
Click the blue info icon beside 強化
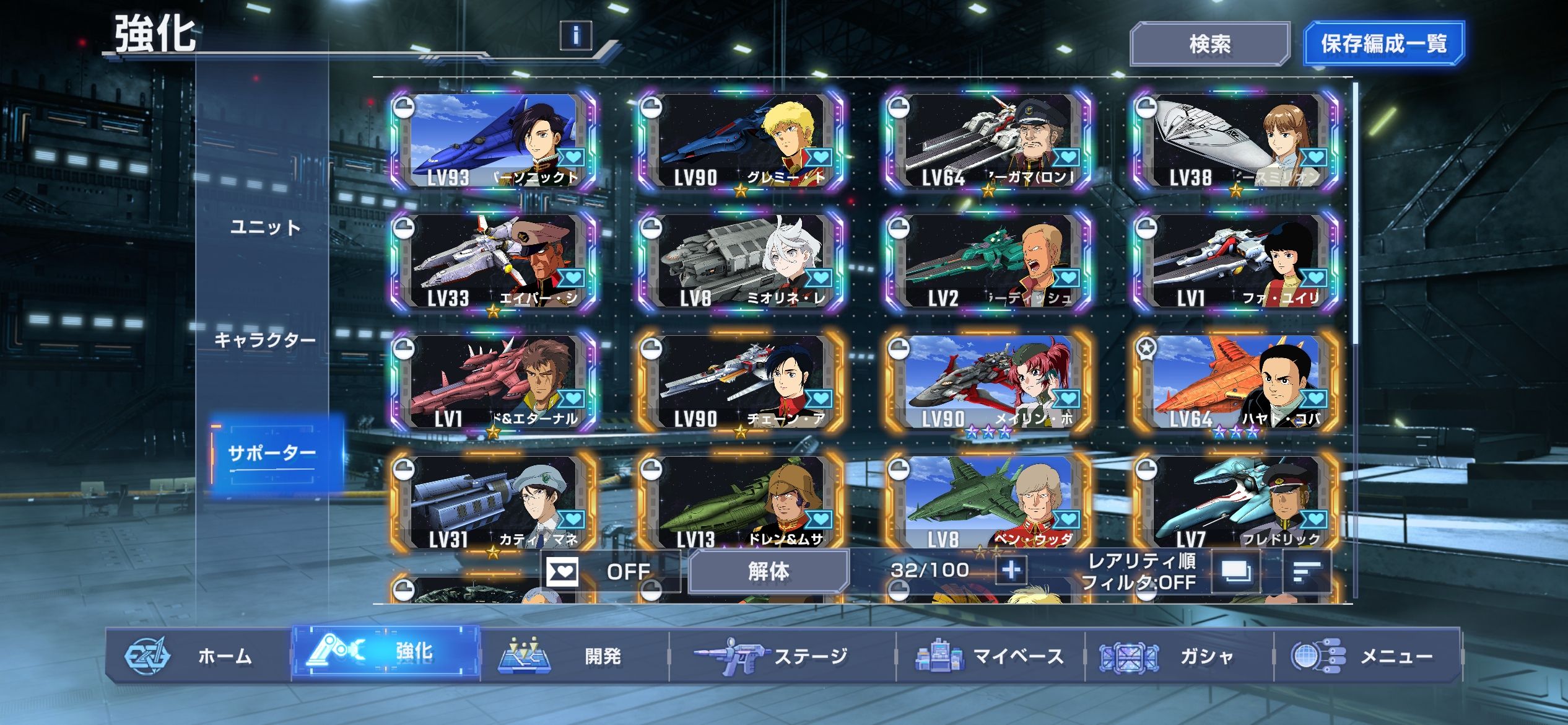tap(575, 35)
